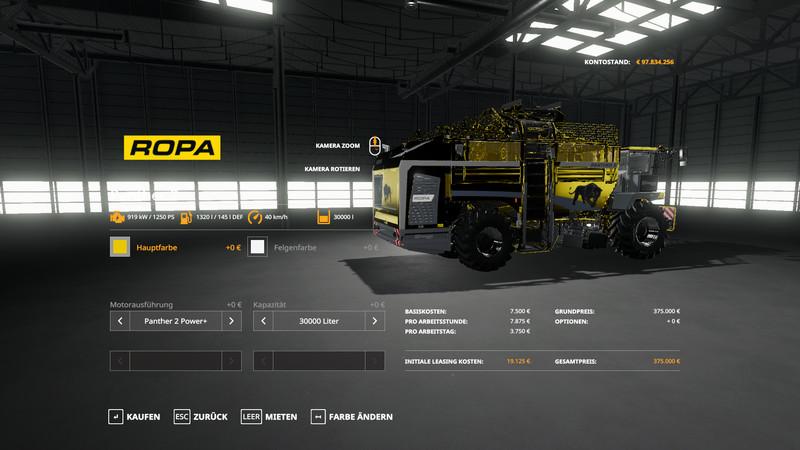The width and height of the screenshot is (800, 450).
Task: Select next Kapazität value
Action: (375, 321)
